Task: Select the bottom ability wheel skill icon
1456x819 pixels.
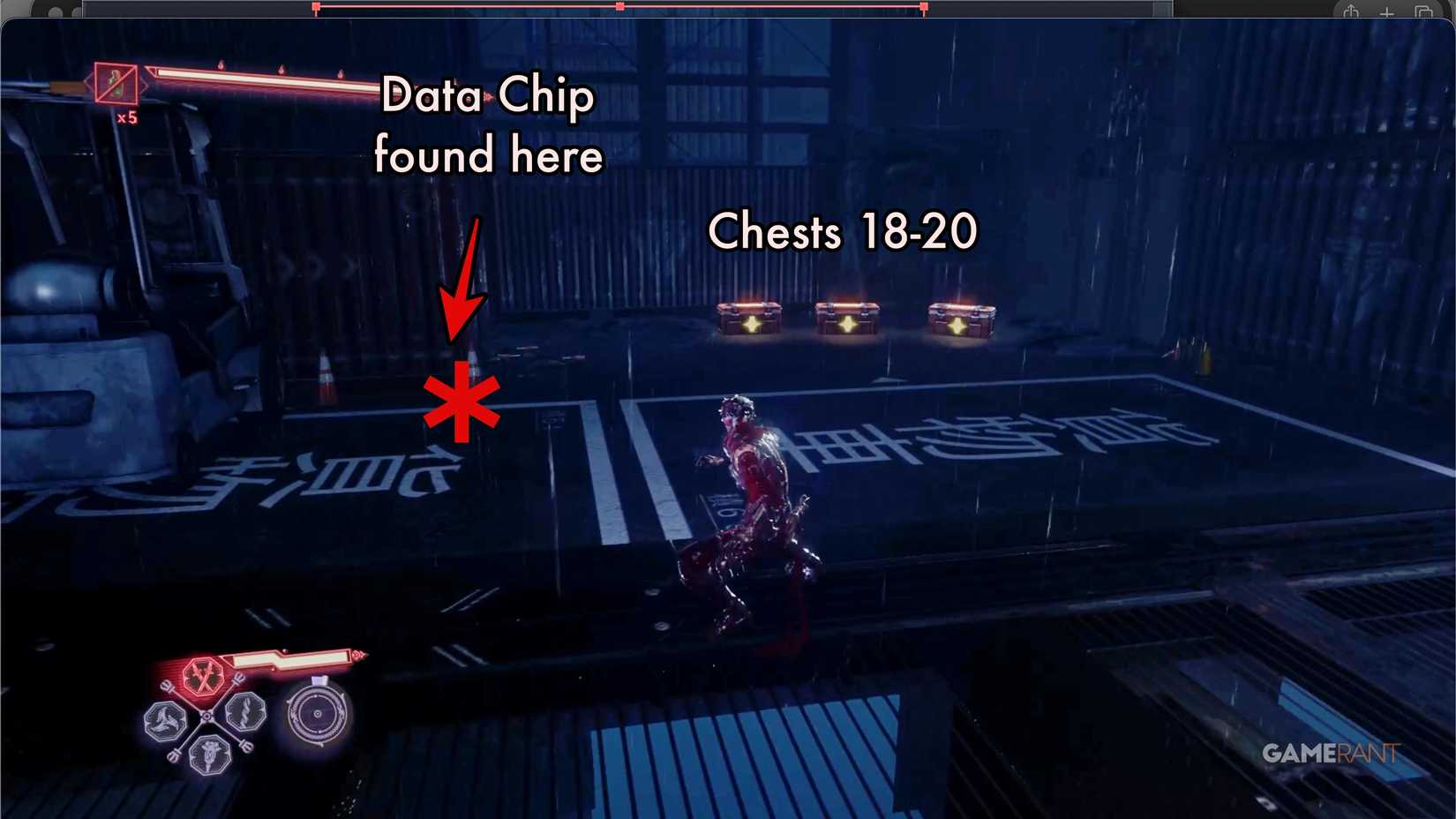Action: [x=209, y=754]
